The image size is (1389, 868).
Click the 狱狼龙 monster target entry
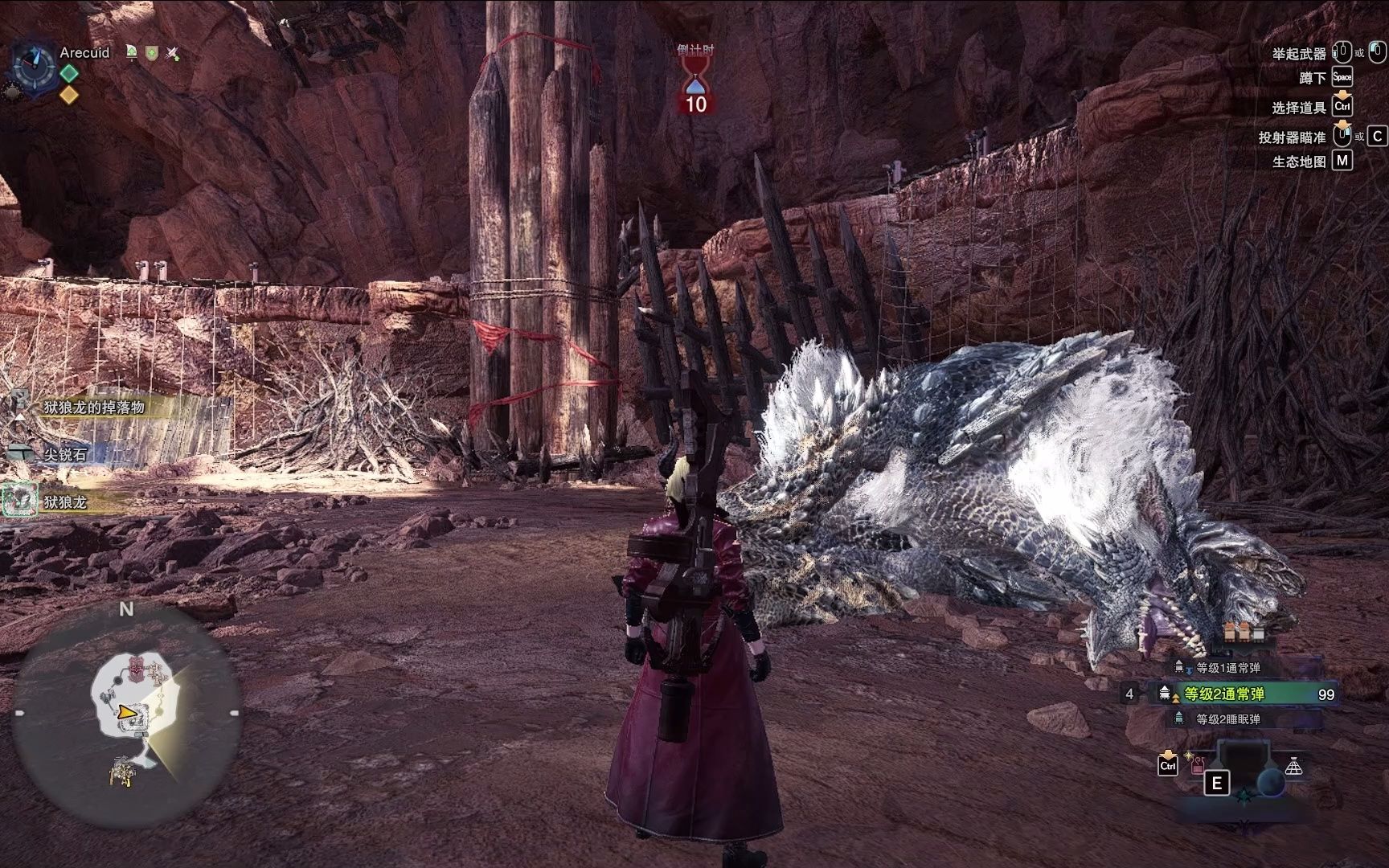(64, 502)
